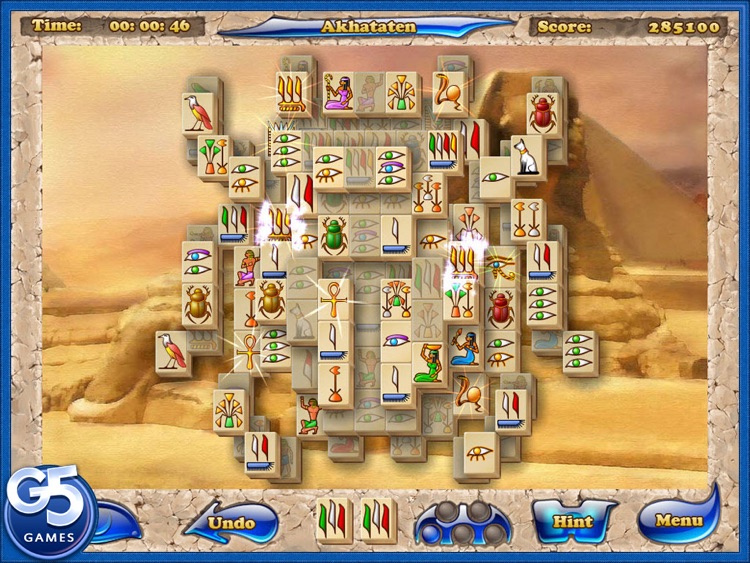
Task: Click the Undo arrow button
Action: pyautogui.click(x=228, y=522)
